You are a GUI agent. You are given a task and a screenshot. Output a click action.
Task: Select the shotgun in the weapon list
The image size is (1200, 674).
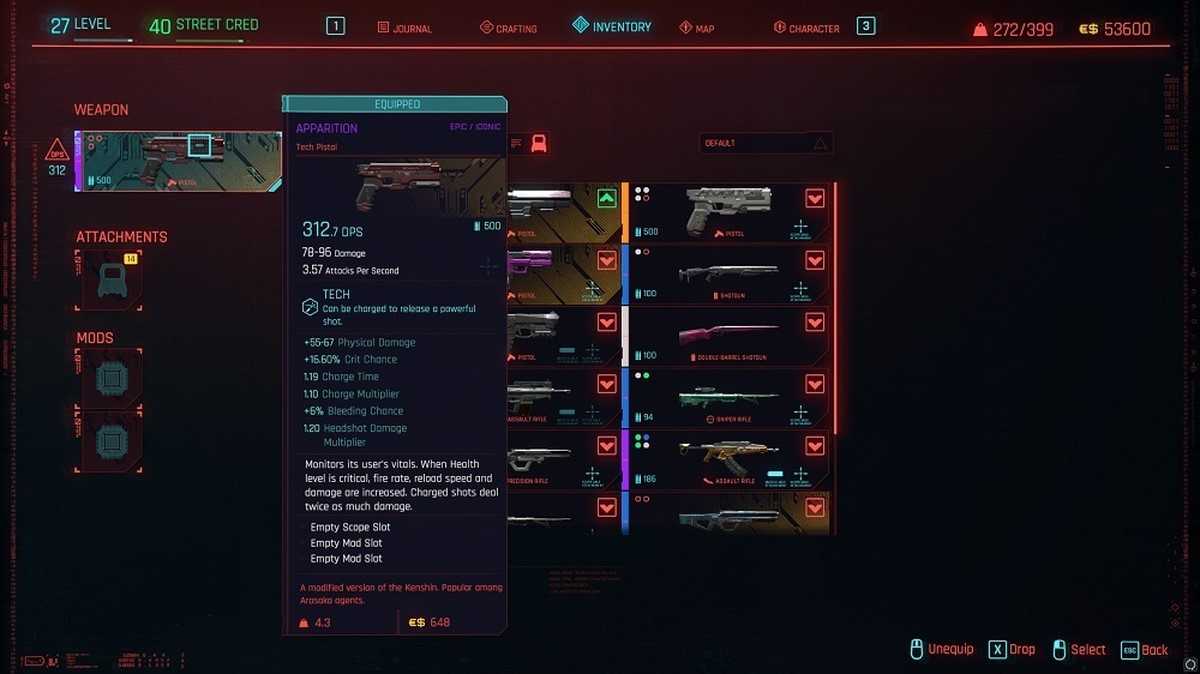tap(728, 275)
